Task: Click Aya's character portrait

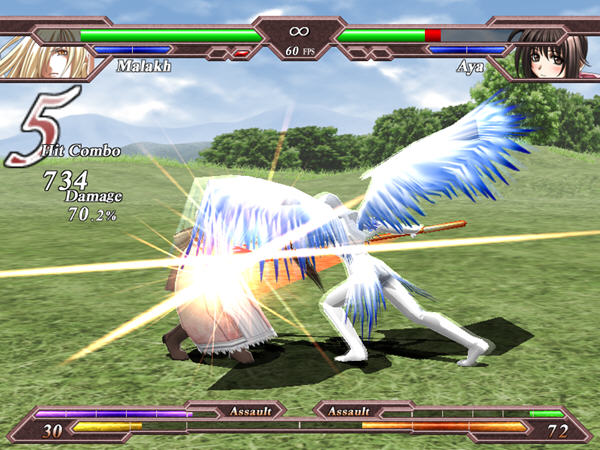Action: [554, 52]
